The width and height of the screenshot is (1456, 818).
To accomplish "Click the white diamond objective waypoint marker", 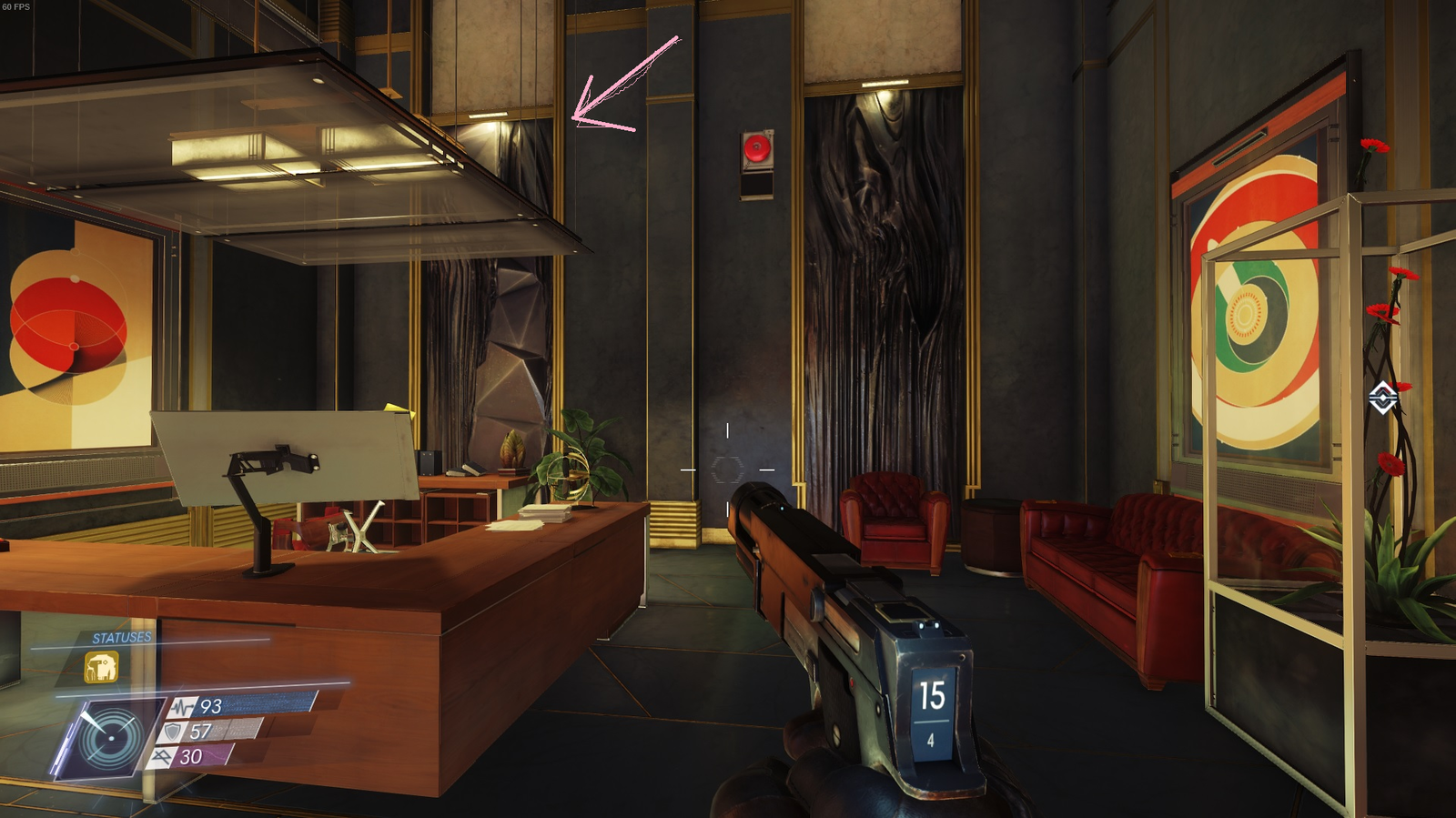I will tap(1382, 398).
